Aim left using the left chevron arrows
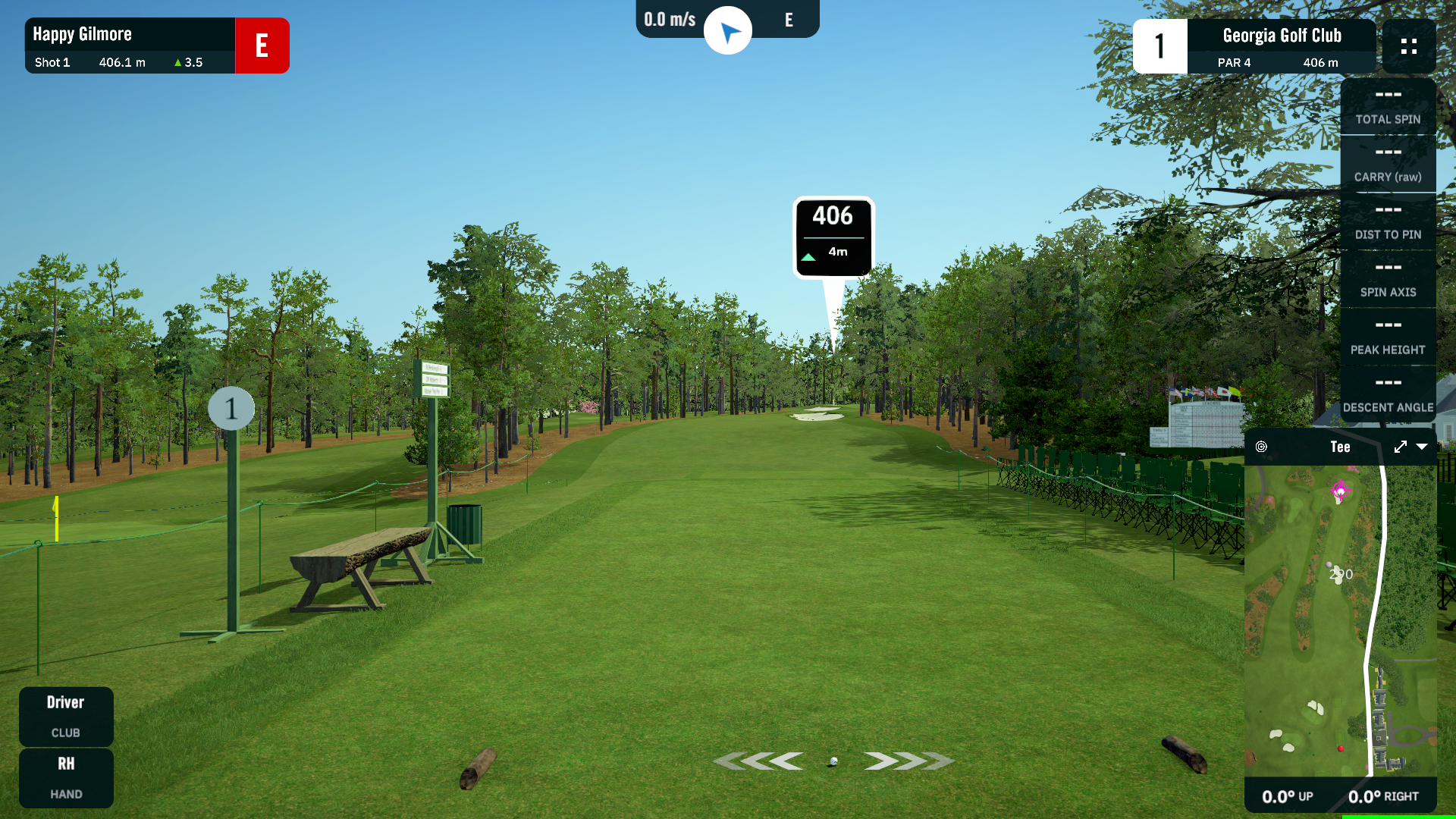Screen dimensions: 1456x819 tap(759, 761)
